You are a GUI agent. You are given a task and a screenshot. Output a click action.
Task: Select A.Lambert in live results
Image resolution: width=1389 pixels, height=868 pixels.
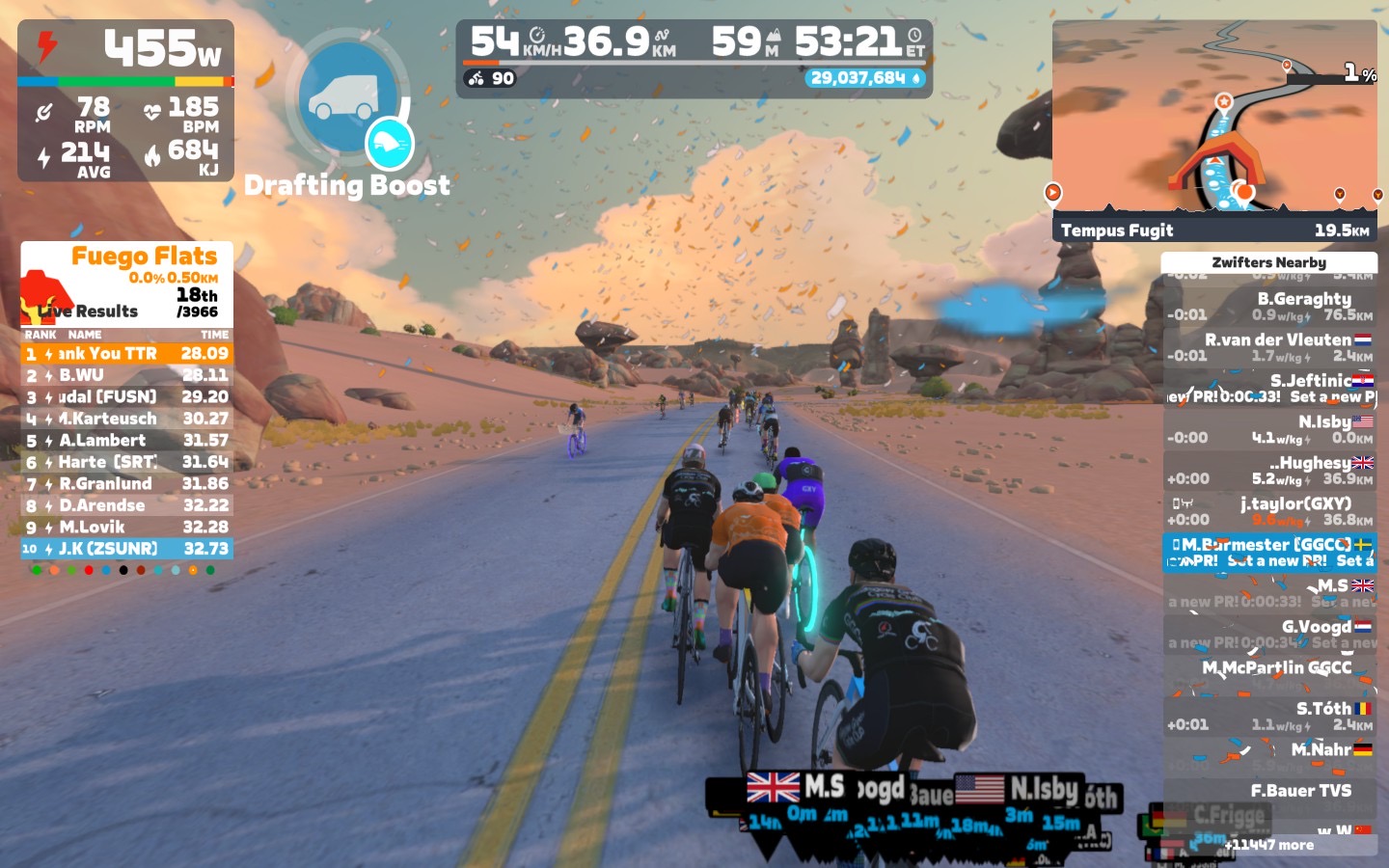126,441
